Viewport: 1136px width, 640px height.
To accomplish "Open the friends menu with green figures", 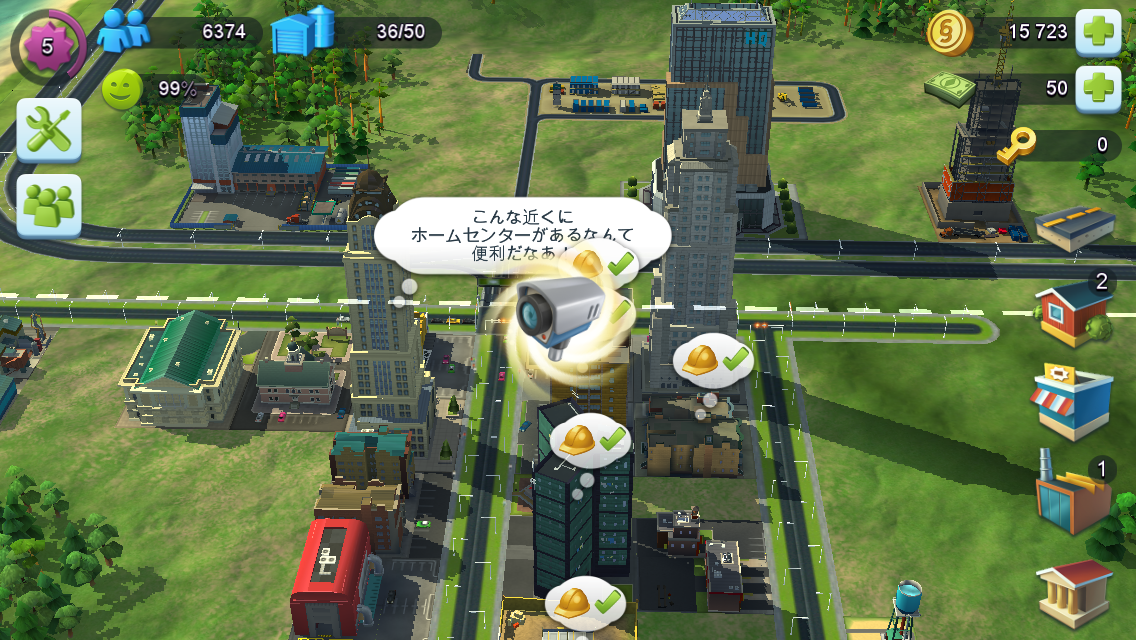I will tap(49, 206).
